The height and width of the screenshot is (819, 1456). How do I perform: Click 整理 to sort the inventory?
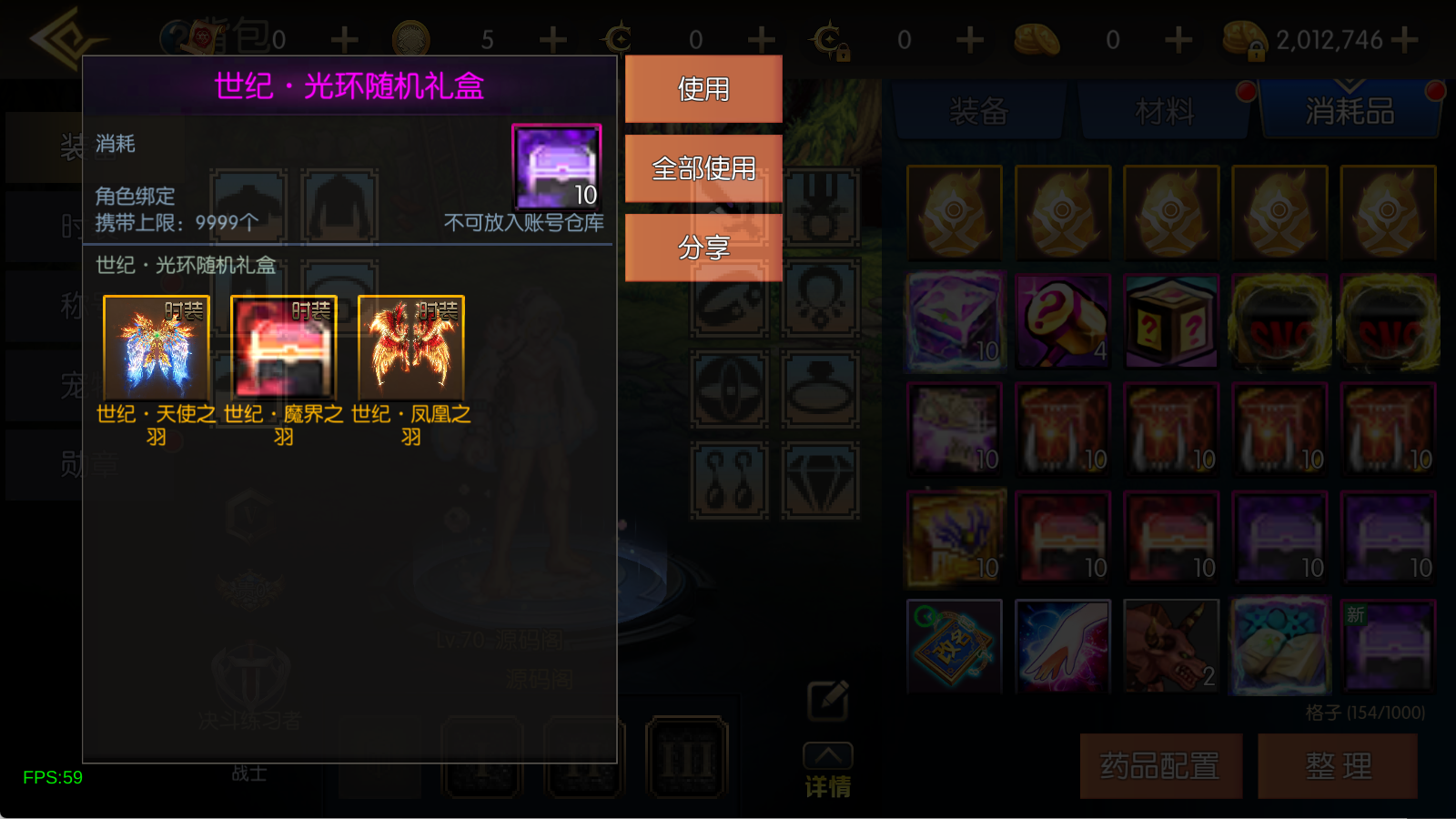click(x=1340, y=766)
